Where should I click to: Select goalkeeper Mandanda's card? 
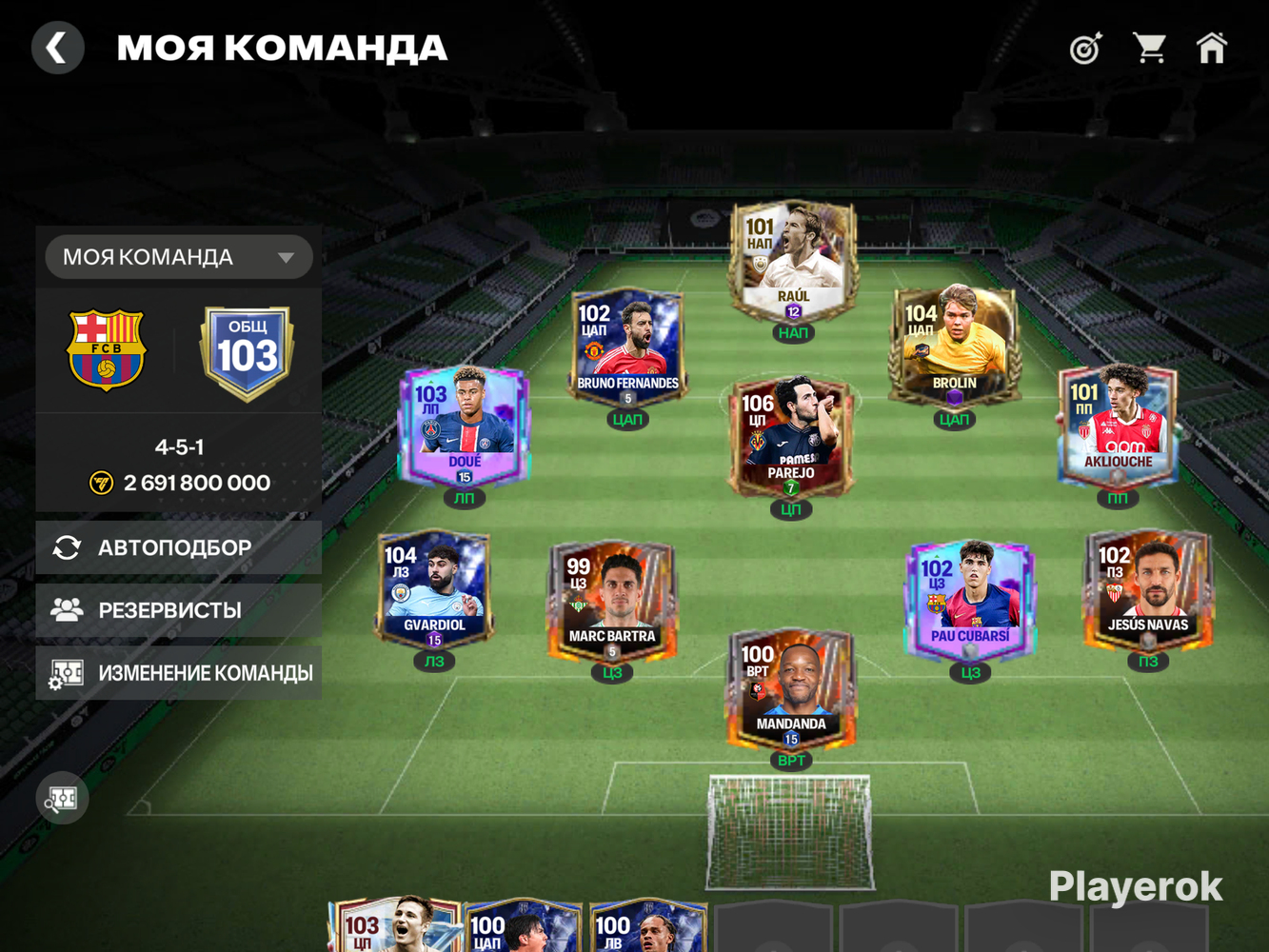(x=791, y=687)
